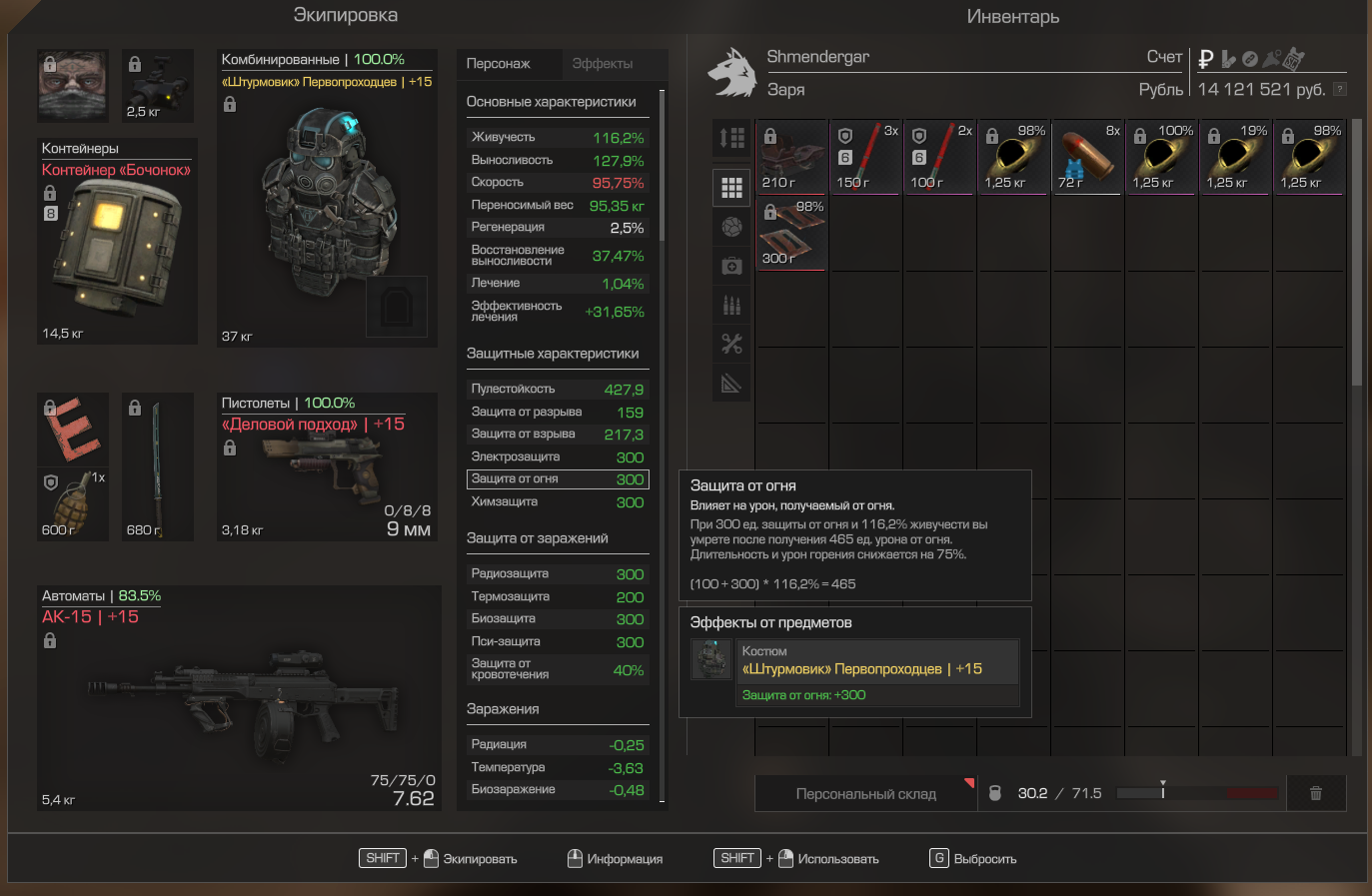Select the «Деловой подход» pistol slot
This screenshot has height=896, width=1372.
coord(327,467)
